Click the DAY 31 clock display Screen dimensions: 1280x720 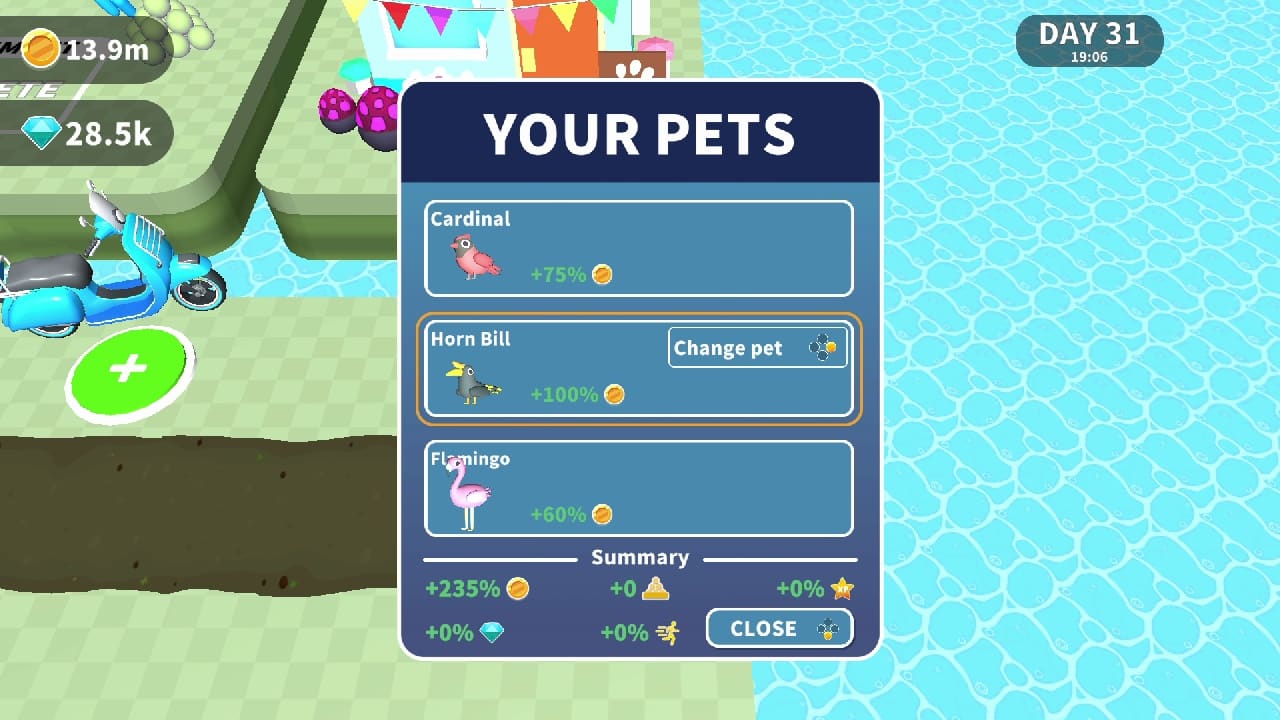[x=1089, y=40]
